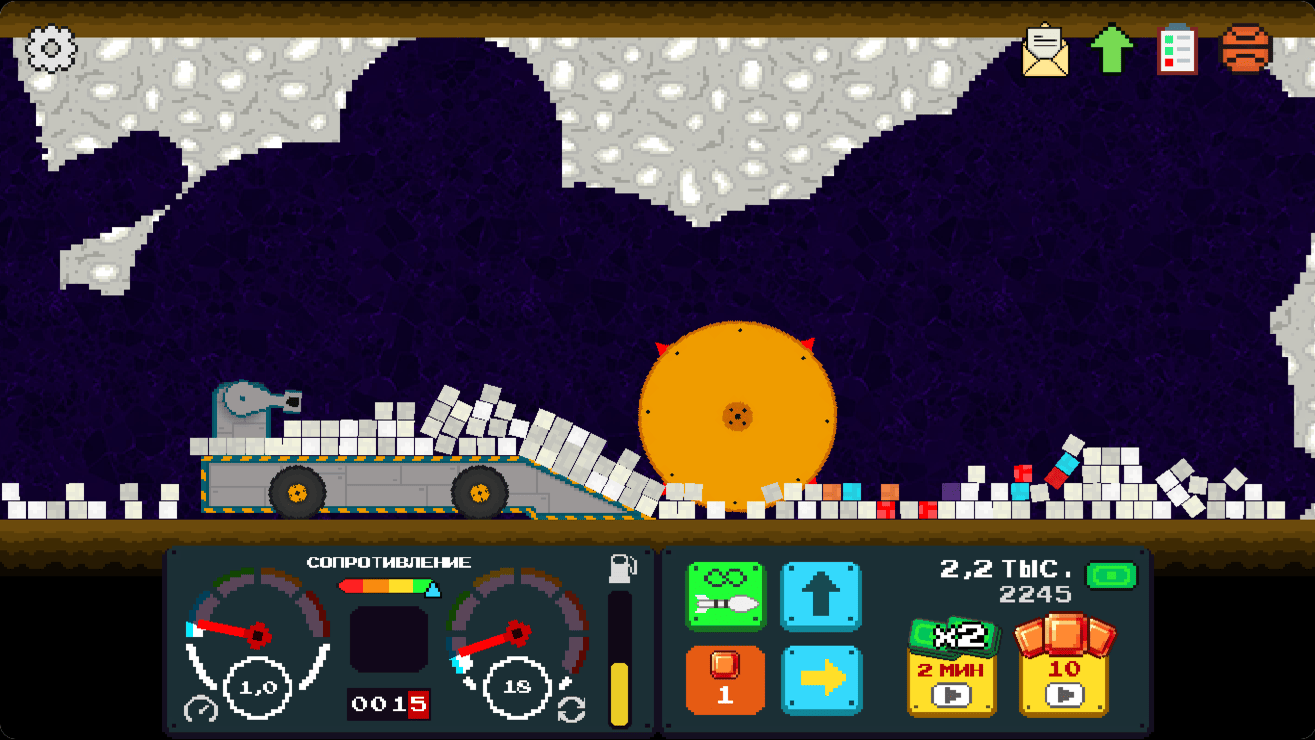This screenshot has width=1315, height=740.
Task: Select the basketball icon
Action: tap(1243, 45)
